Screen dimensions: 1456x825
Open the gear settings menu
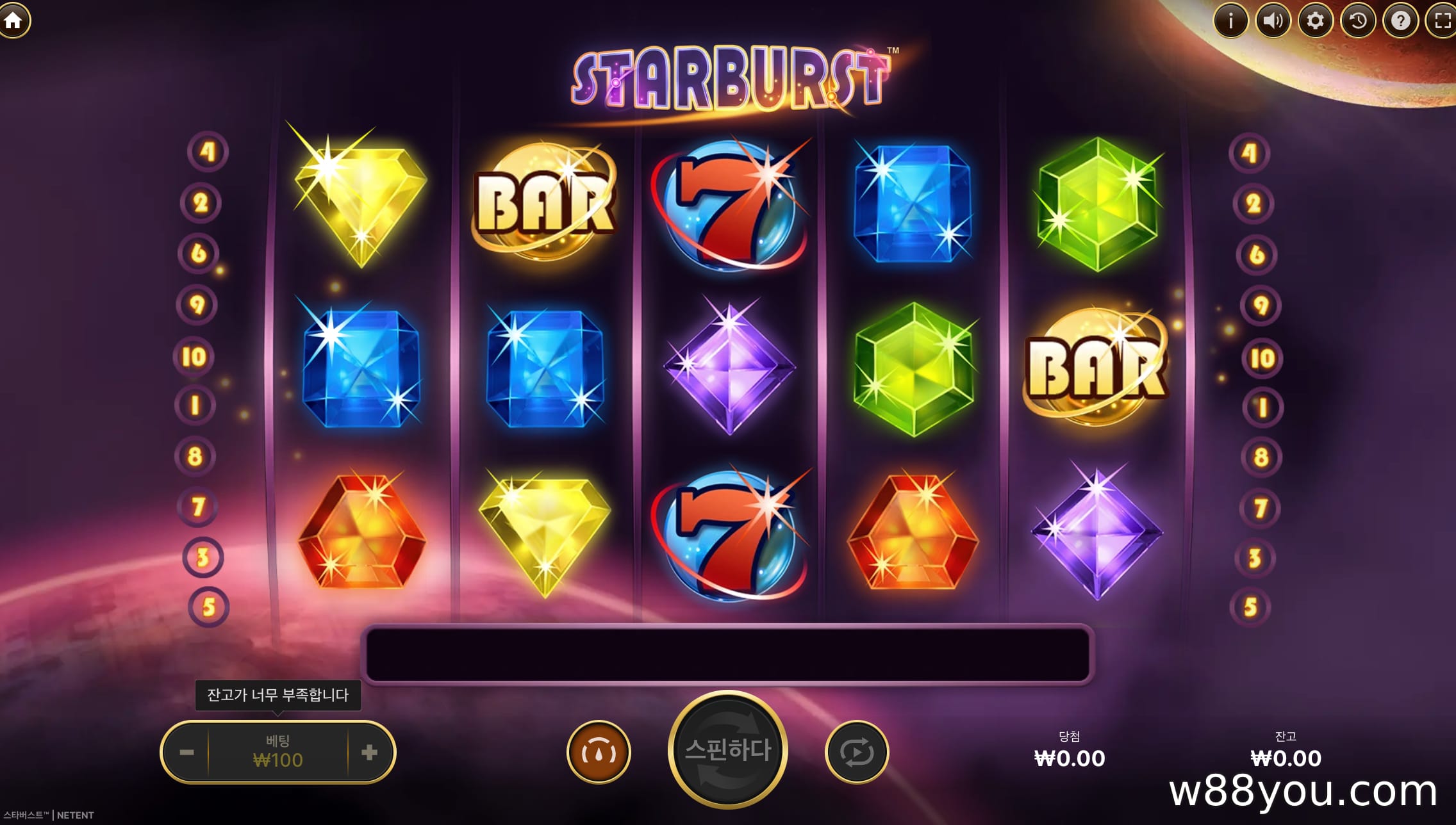point(1315,20)
